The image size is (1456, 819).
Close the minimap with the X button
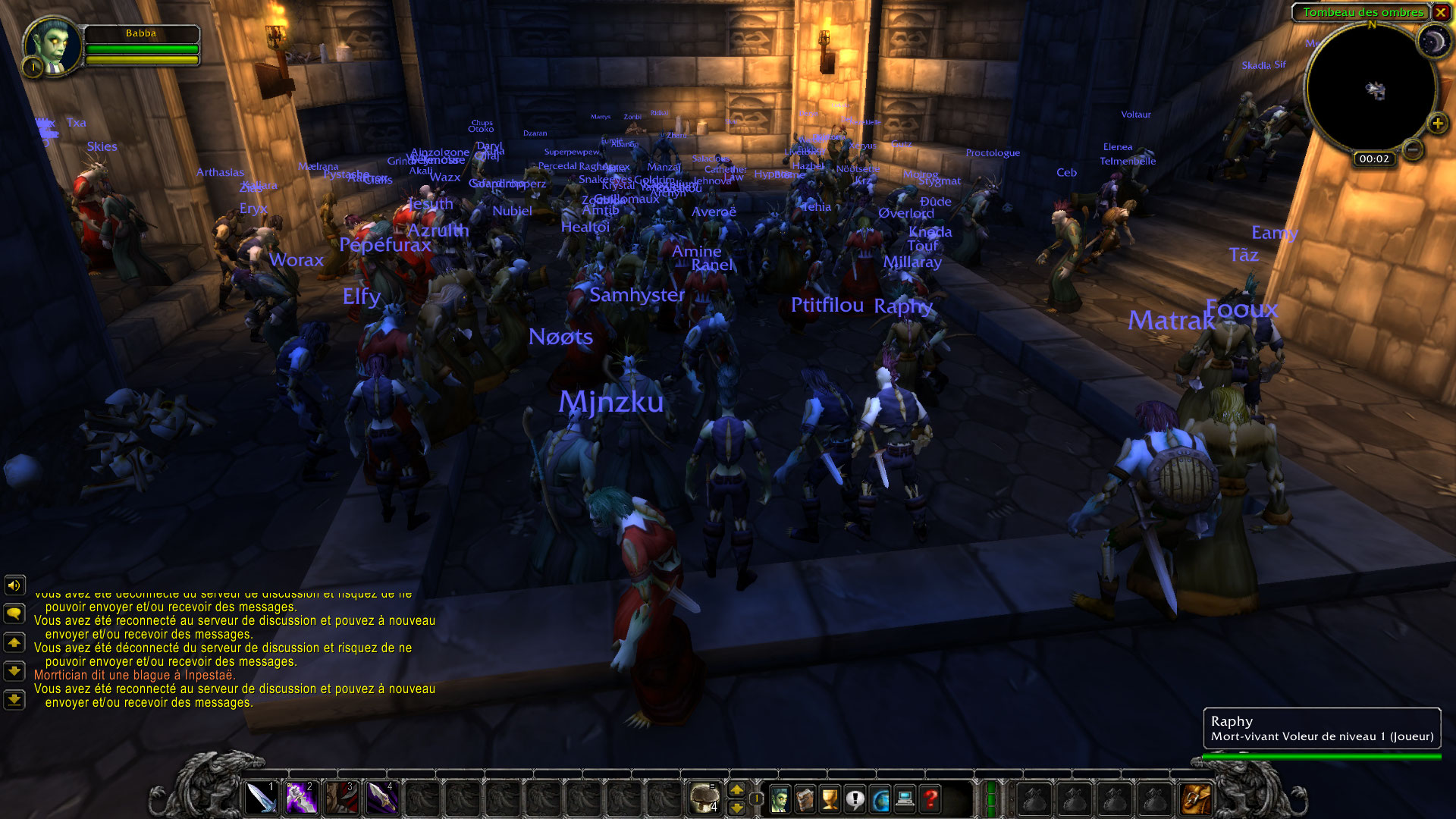click(x=1440, y=12)
